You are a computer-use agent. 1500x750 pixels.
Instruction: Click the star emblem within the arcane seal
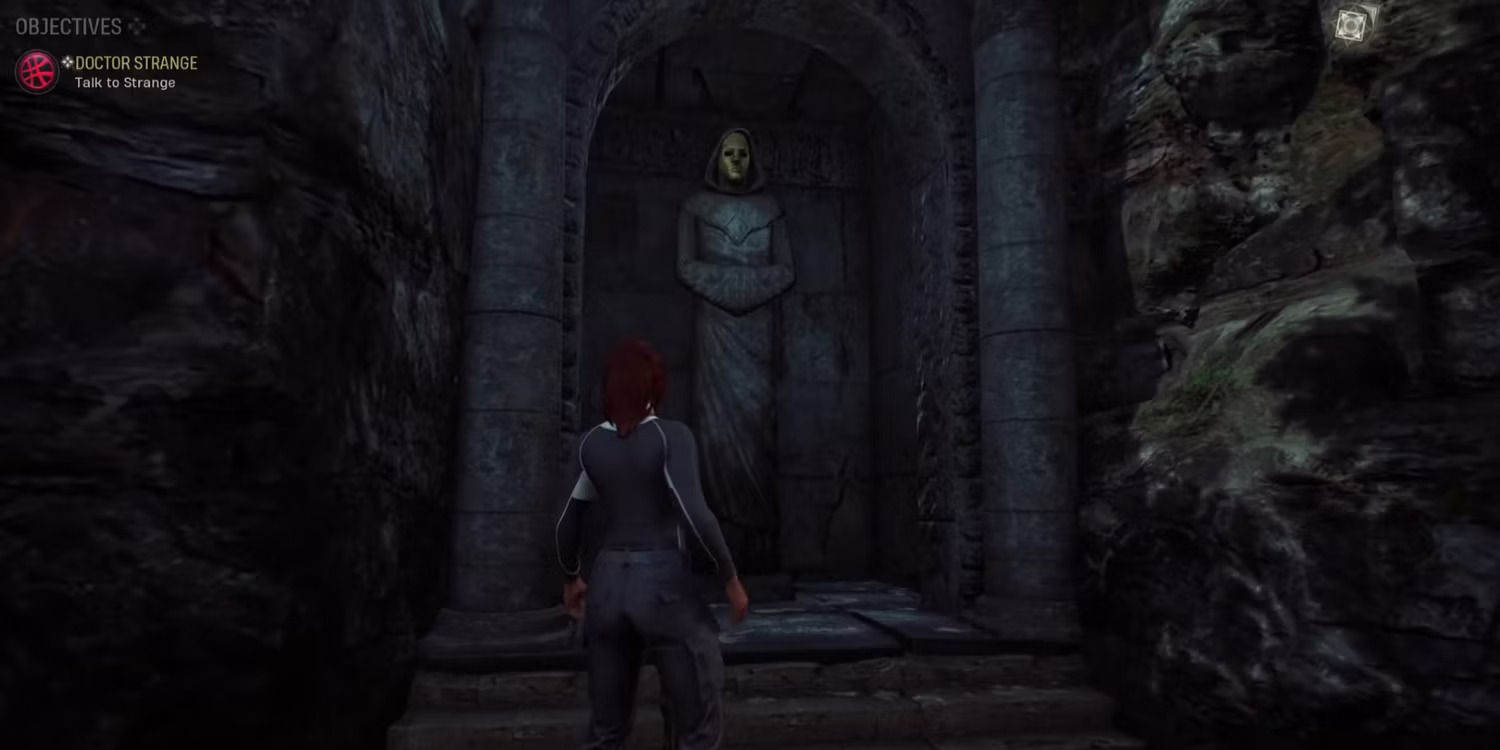tap(1350, 25)
